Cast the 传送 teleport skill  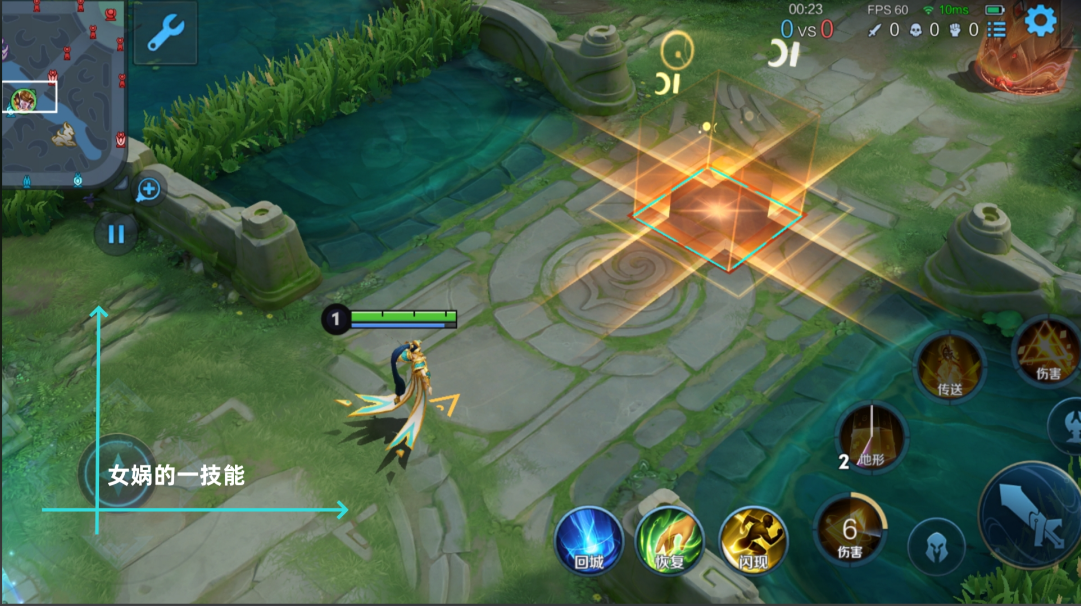pos(950,365)
